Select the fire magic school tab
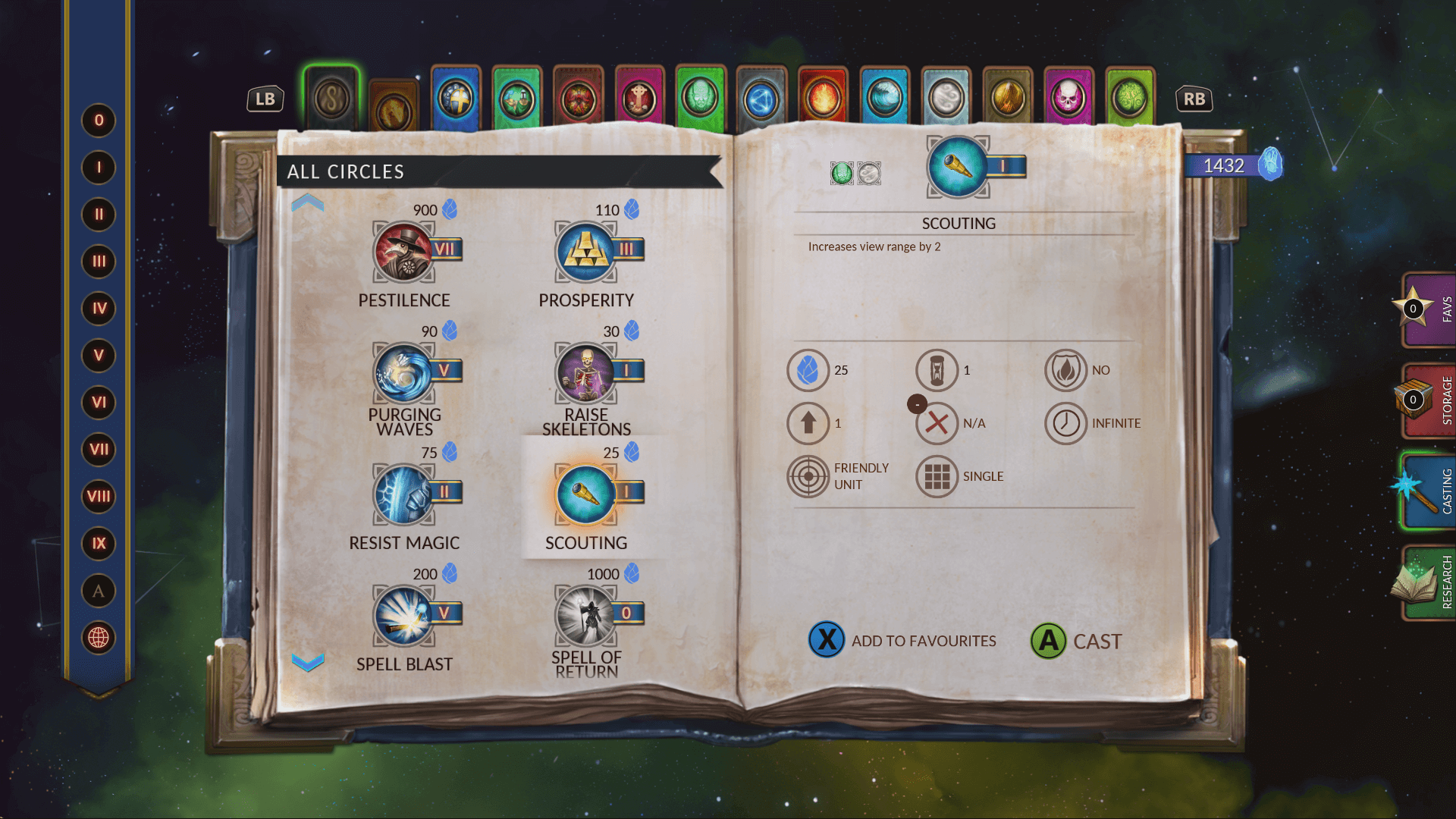 pyautogui.click(x=823, y=97)
